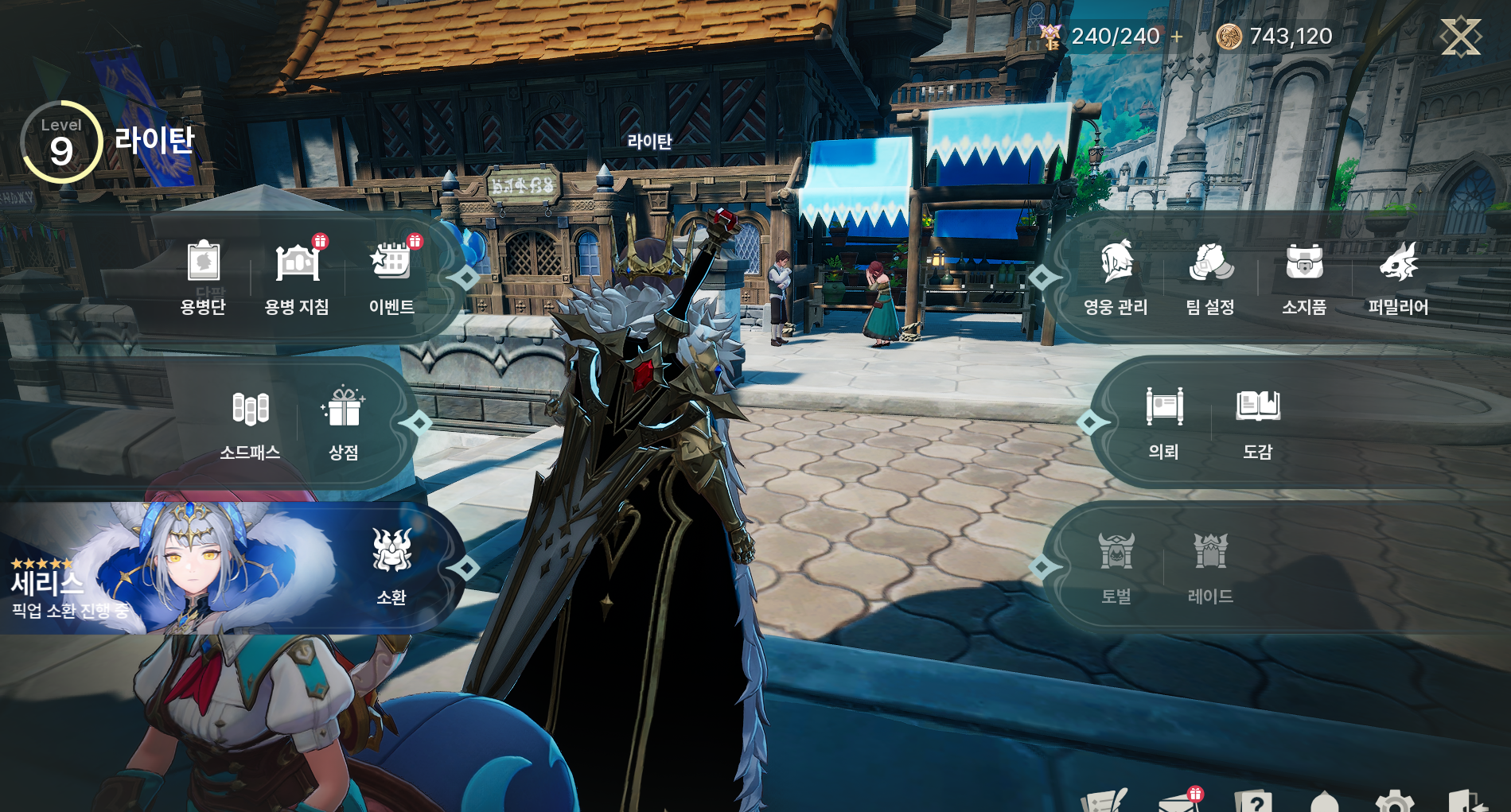
Task: Open the 상점 shop
Action: (x=344, y=422)
